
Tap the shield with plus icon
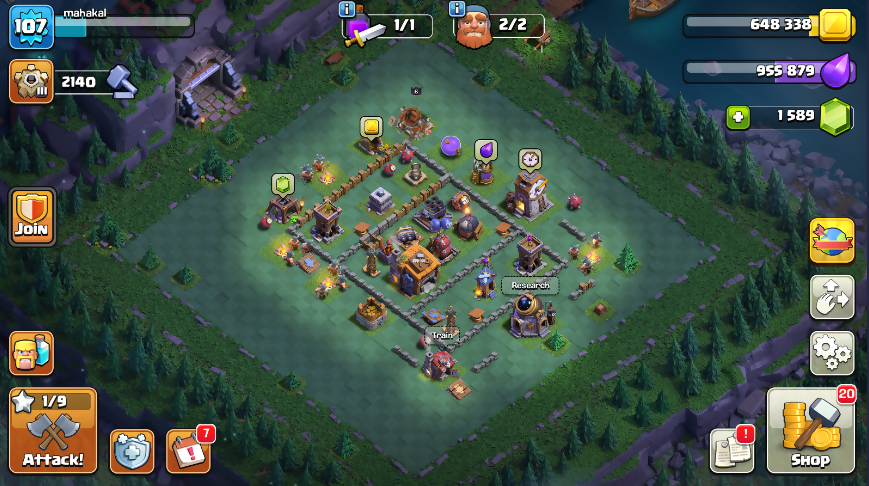(132, 451)
